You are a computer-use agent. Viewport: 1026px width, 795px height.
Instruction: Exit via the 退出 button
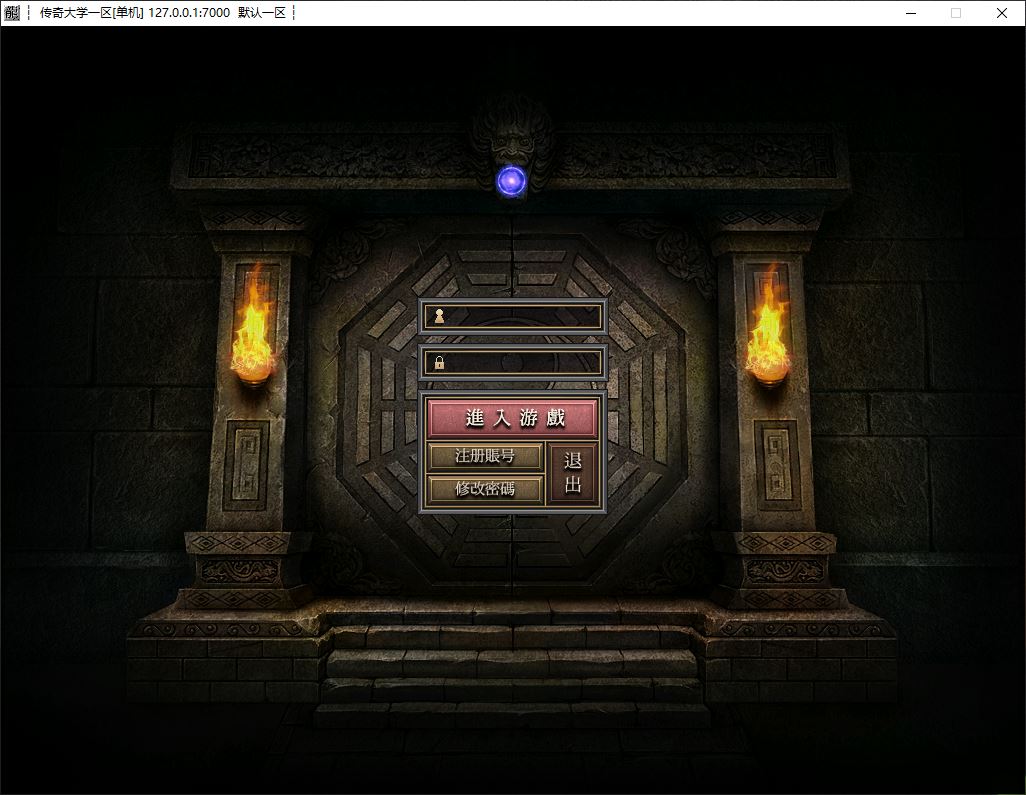[x=573, y=474]
